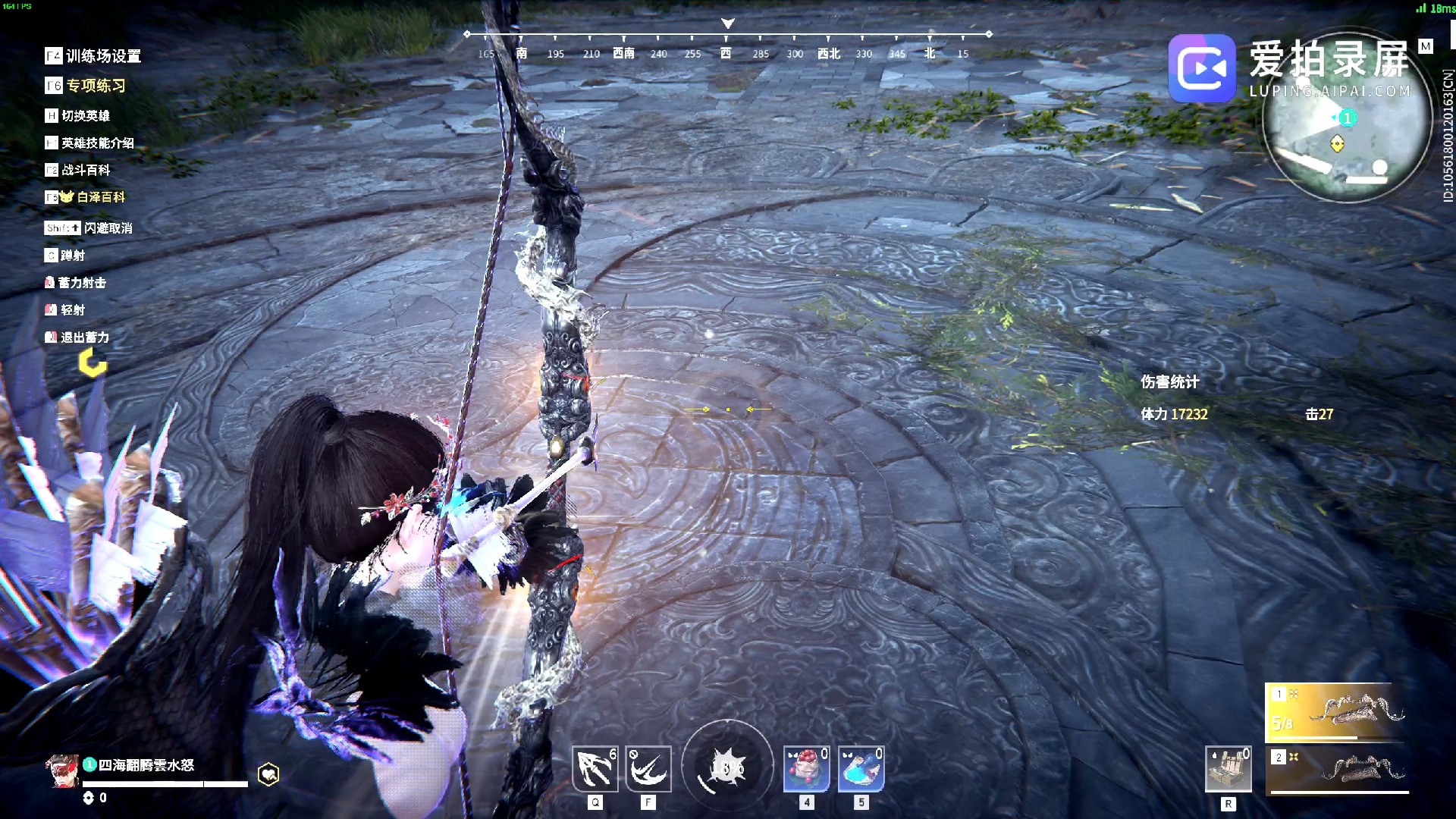Select the red berry pouch item slot
1456x819 pixels.
click(x=806, y=769)
